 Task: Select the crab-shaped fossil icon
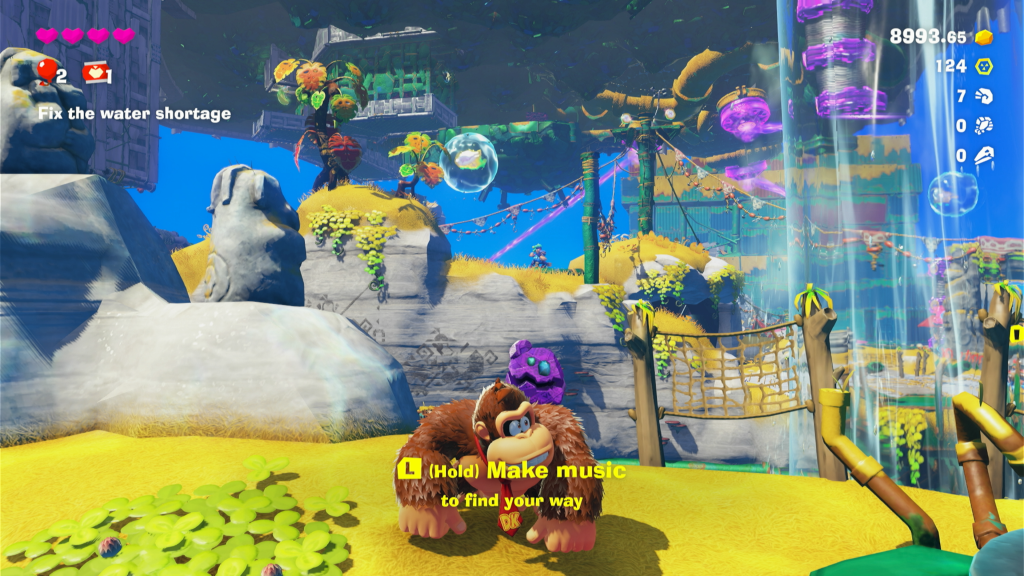tap(984, 126)
